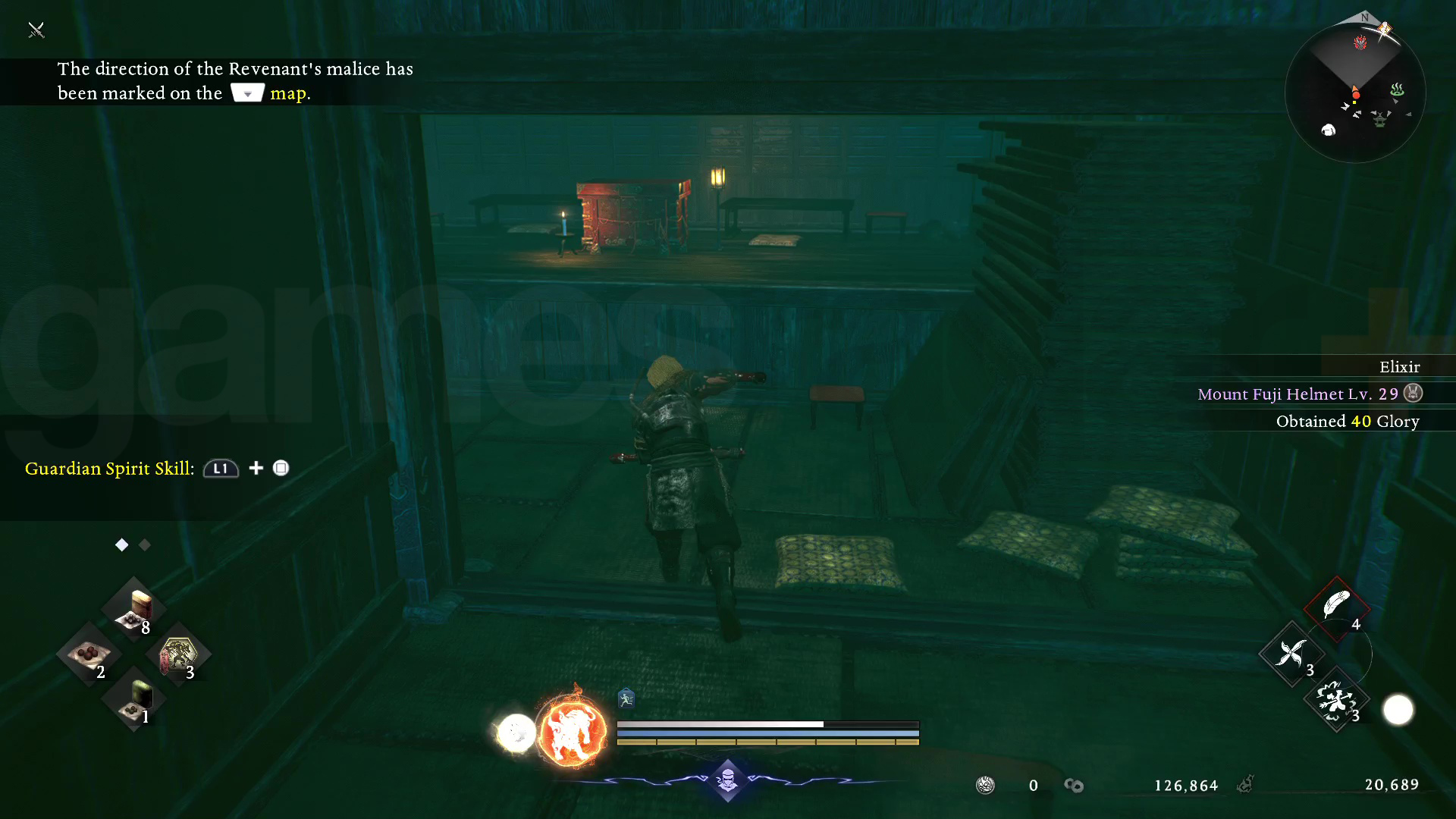Screen dimensions: 1456x819
Task: Click the filled white diamond progress marker
Action: point(121,544)
